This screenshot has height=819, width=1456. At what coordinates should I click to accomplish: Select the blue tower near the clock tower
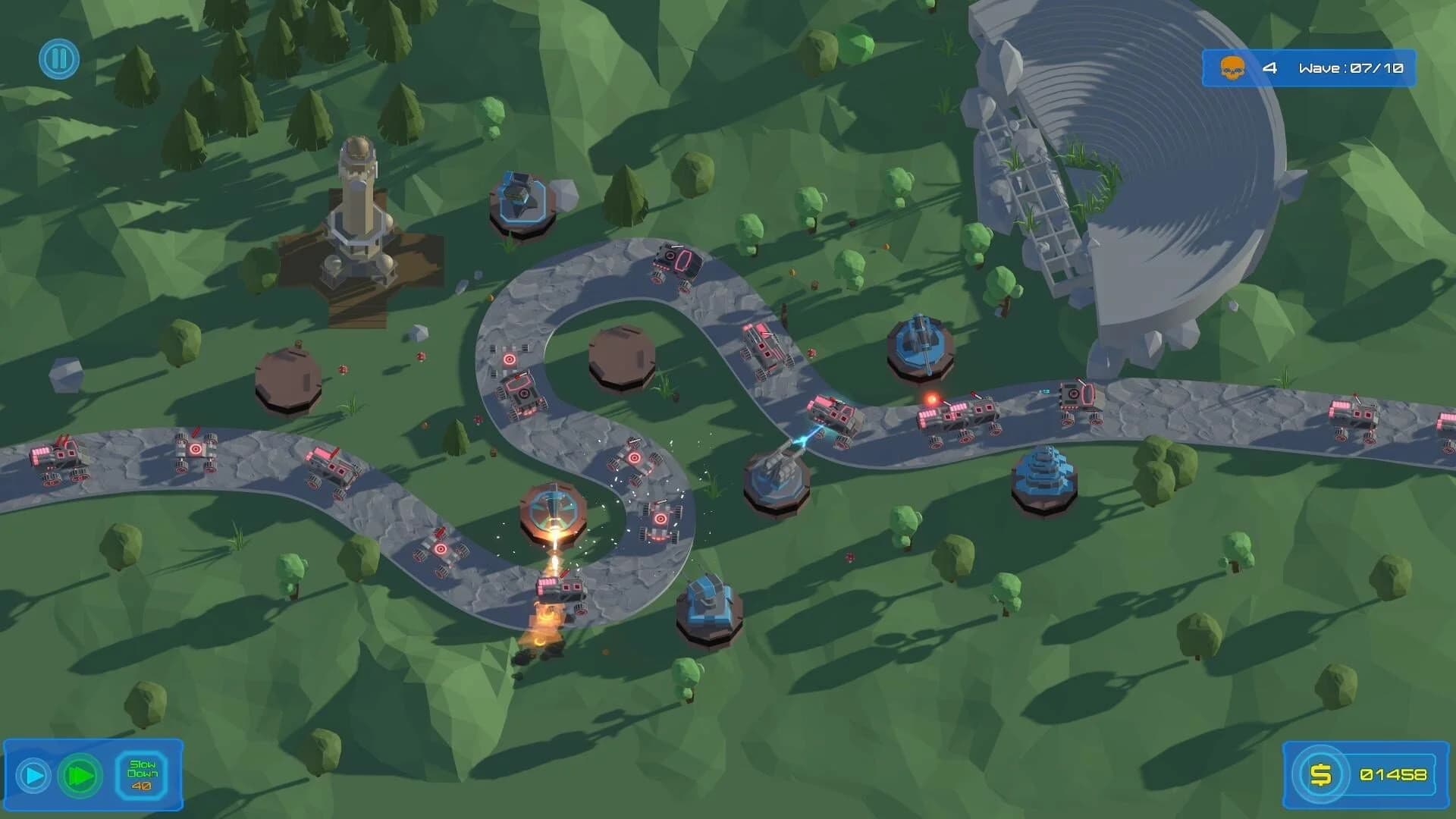523,199
